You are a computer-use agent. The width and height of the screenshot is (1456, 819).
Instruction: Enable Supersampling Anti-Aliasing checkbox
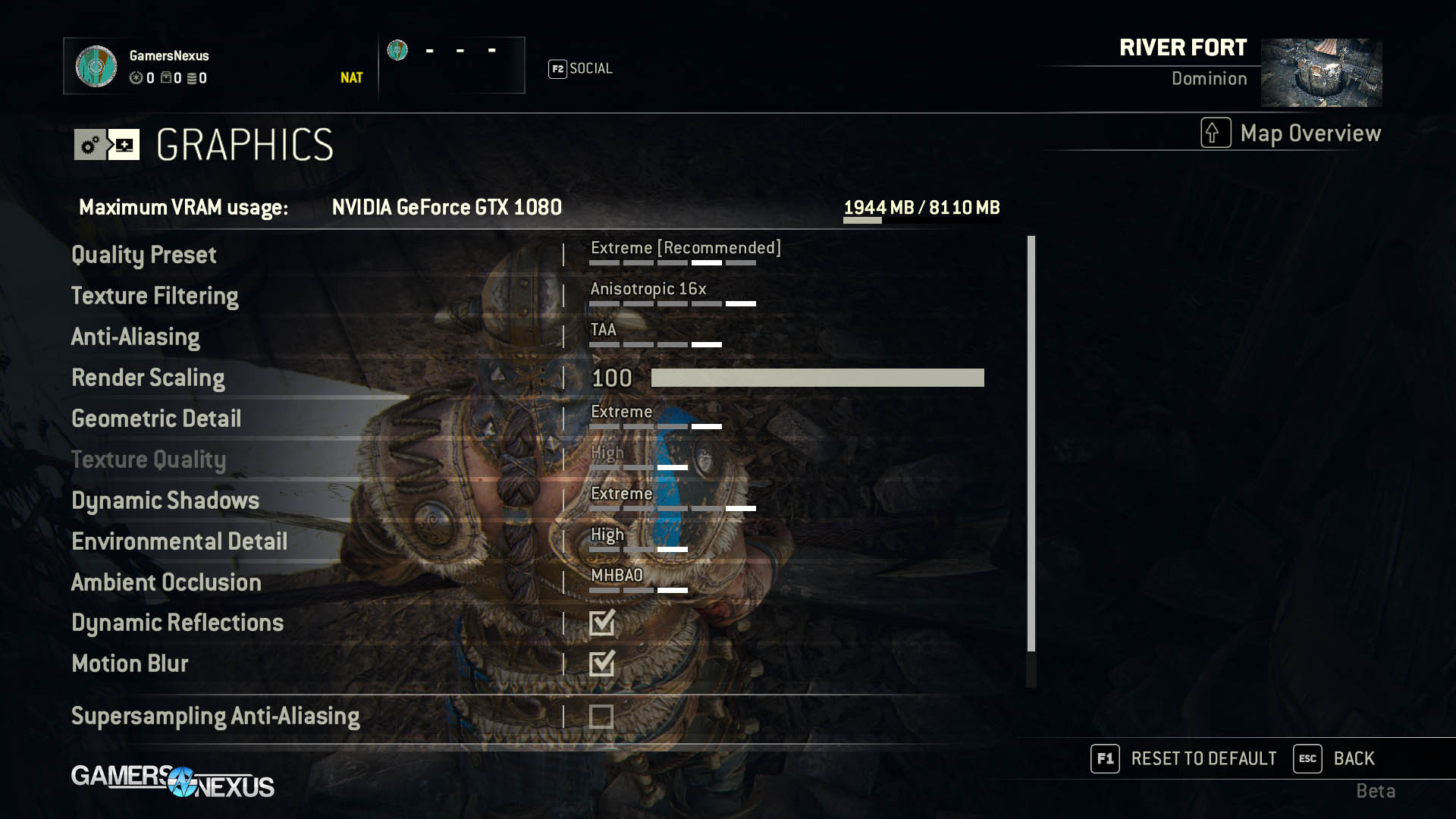coord(601,717)
